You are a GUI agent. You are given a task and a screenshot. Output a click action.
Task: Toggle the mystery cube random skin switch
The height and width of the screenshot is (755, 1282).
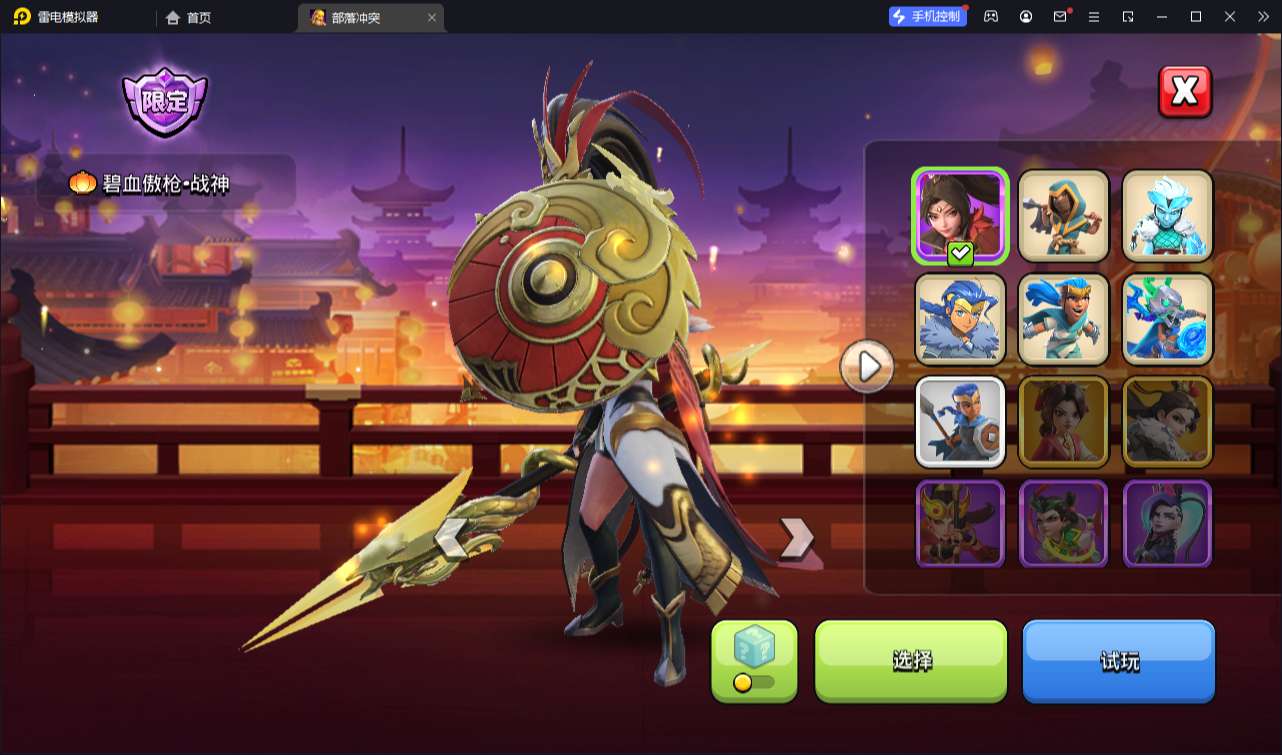coord(754,683)
